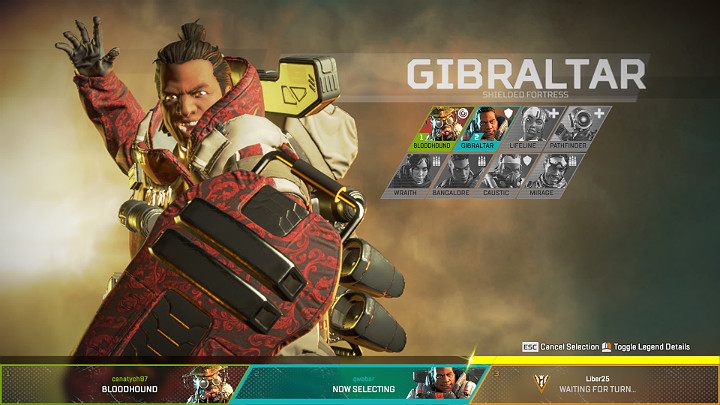
Task: Pick Bangalore from the legend grid
Action: click(458, 174)
